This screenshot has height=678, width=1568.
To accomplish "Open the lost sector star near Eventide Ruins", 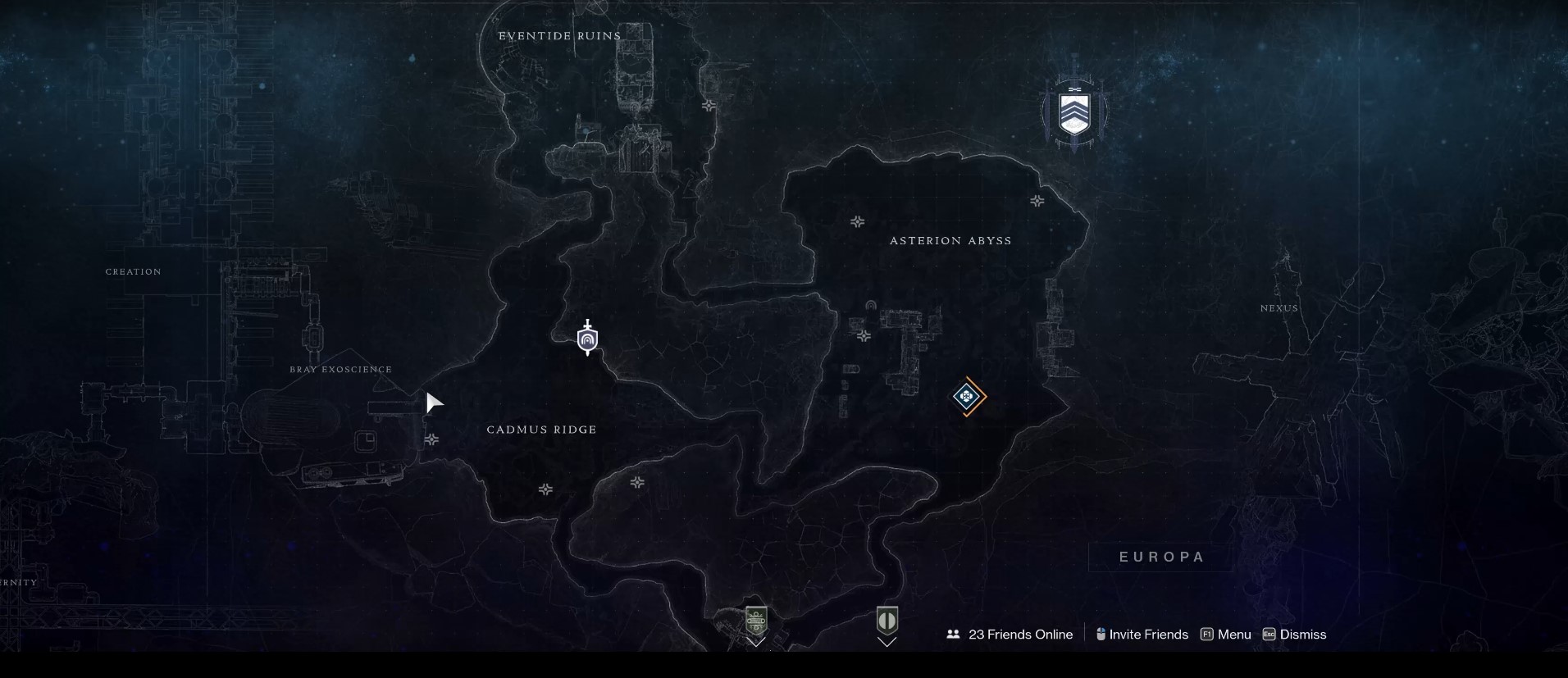I will [708, 107].
